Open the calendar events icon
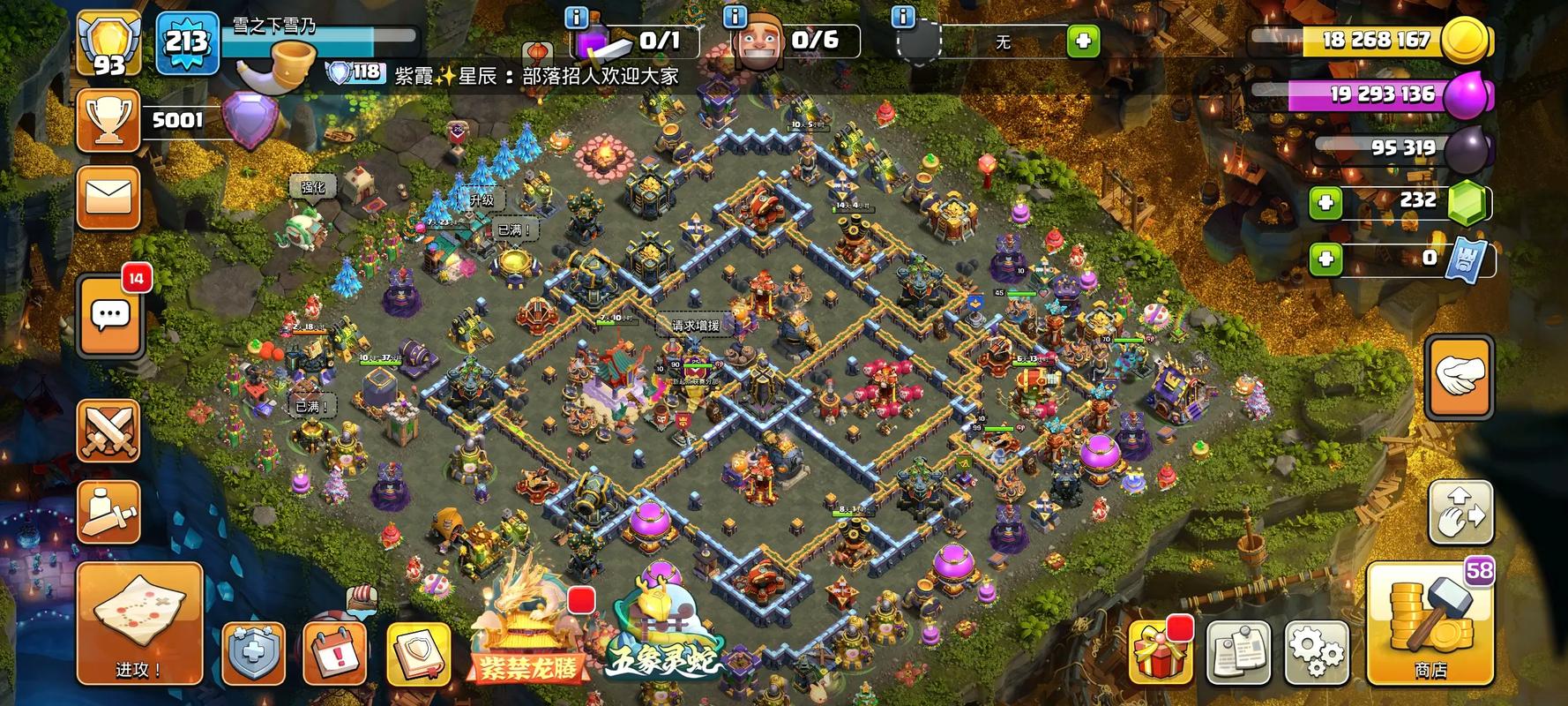This screenshot has height=706, width=1568. coord(335,653)
